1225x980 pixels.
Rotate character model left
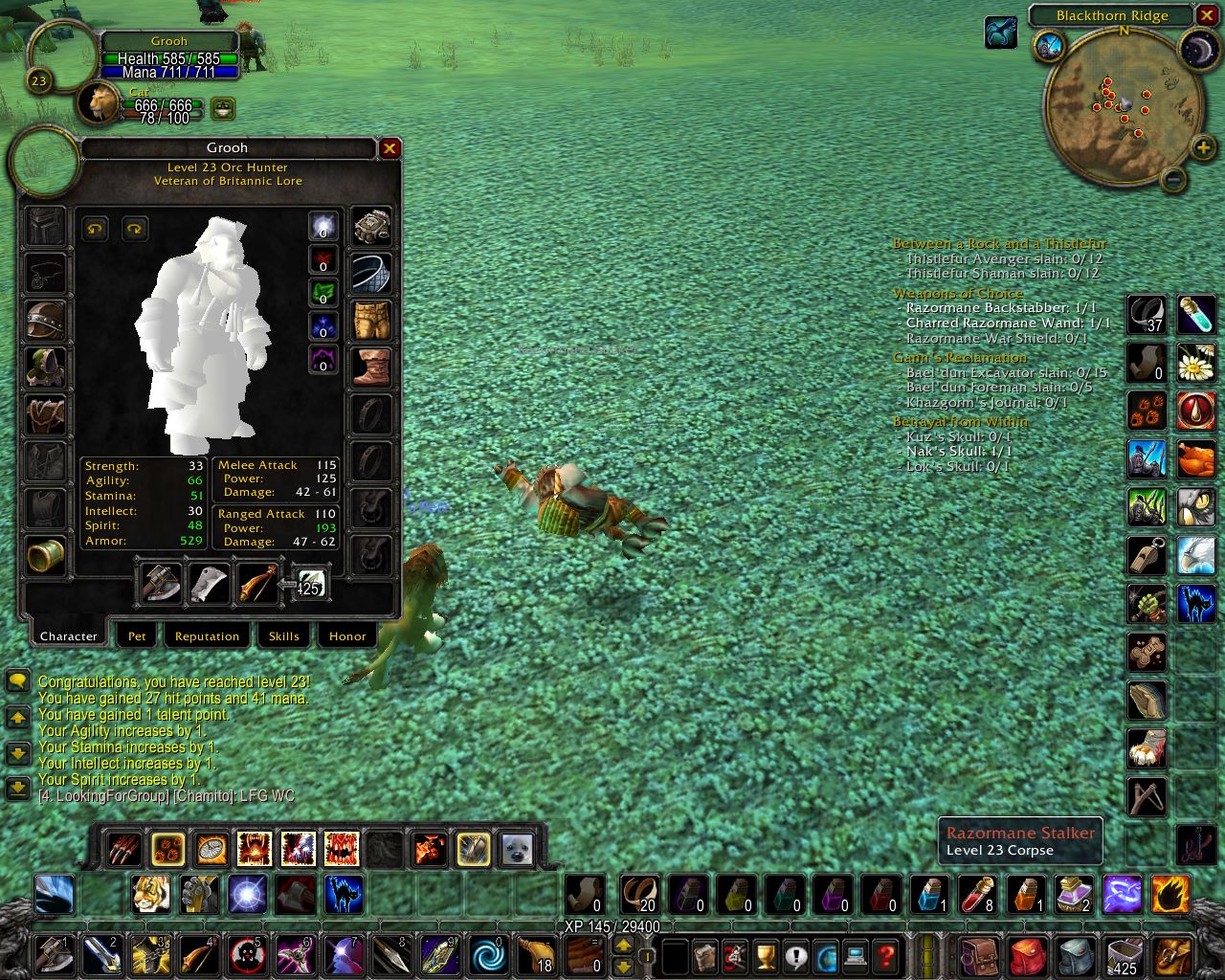pyautogui.click(x=95, y=229)
